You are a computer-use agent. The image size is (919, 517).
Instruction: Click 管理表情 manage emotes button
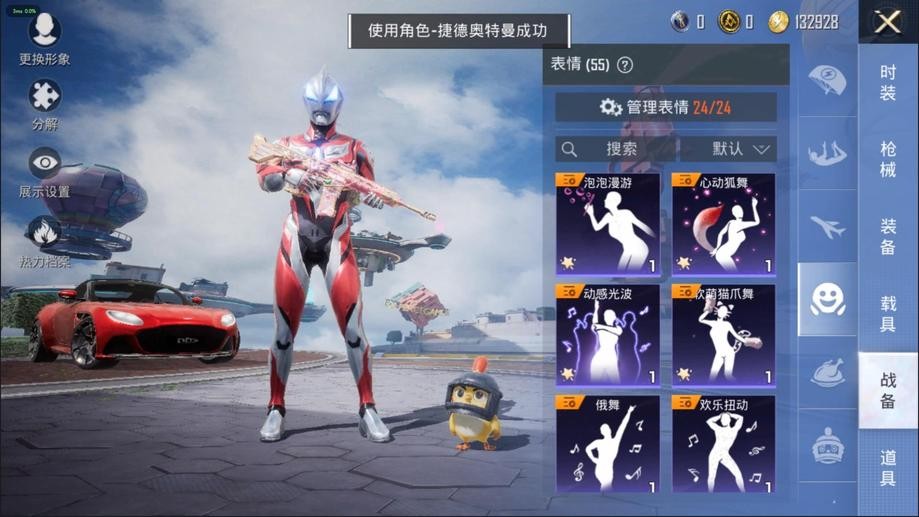pyautogui.click(x=666, y=107)
